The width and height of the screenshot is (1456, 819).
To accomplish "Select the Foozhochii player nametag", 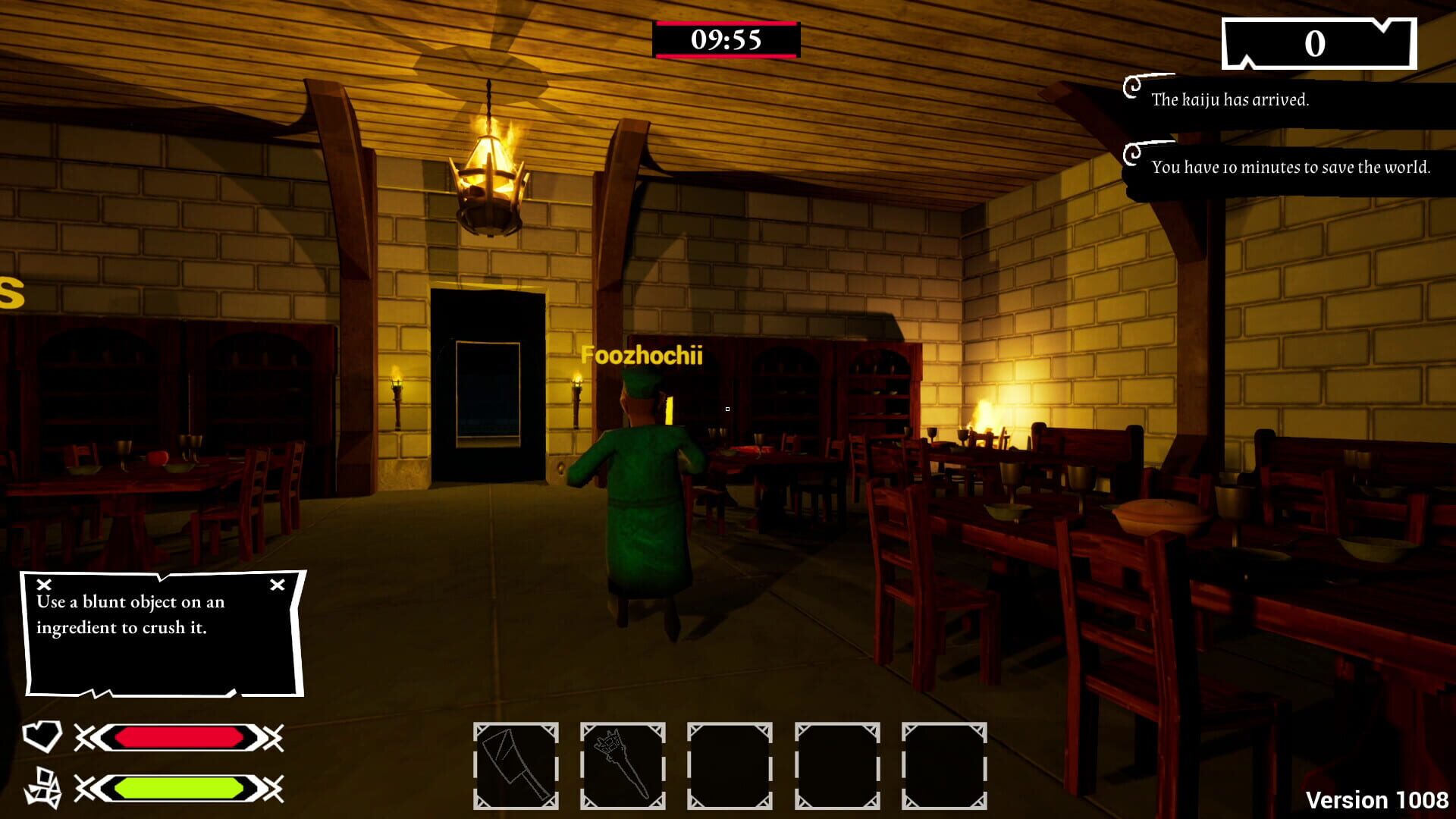I will pos(643,356).
